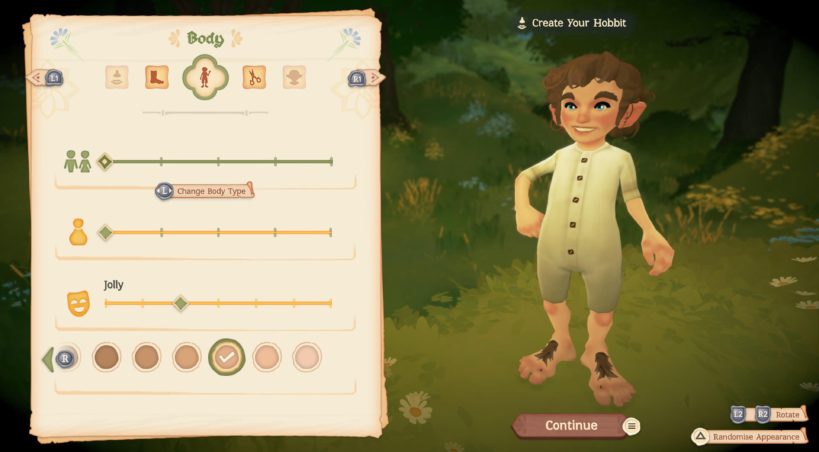Set the body weight slider handle
Screen dimensions: 819x452
105,233
